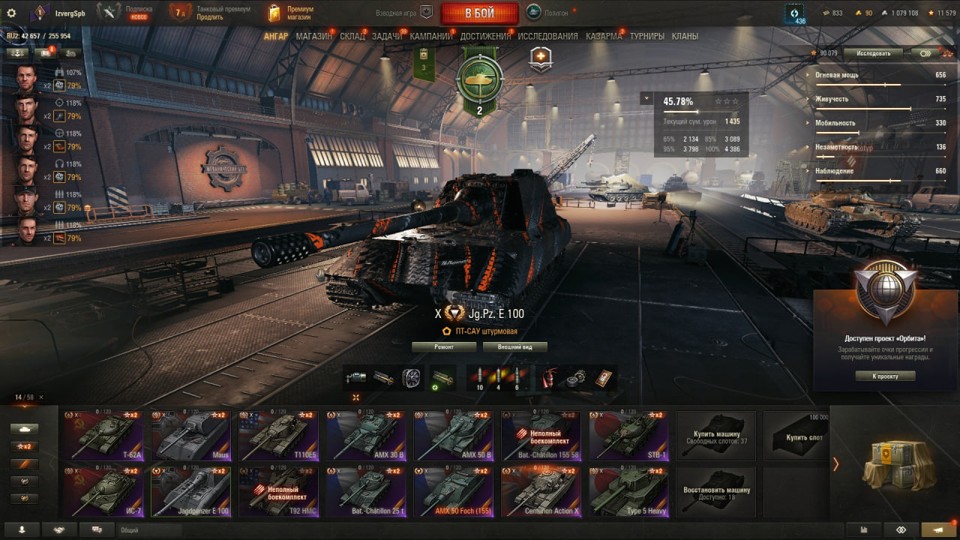Select the Maus tank in the carousel
Screen dimensions: 960x540
(x=190, y=435)
